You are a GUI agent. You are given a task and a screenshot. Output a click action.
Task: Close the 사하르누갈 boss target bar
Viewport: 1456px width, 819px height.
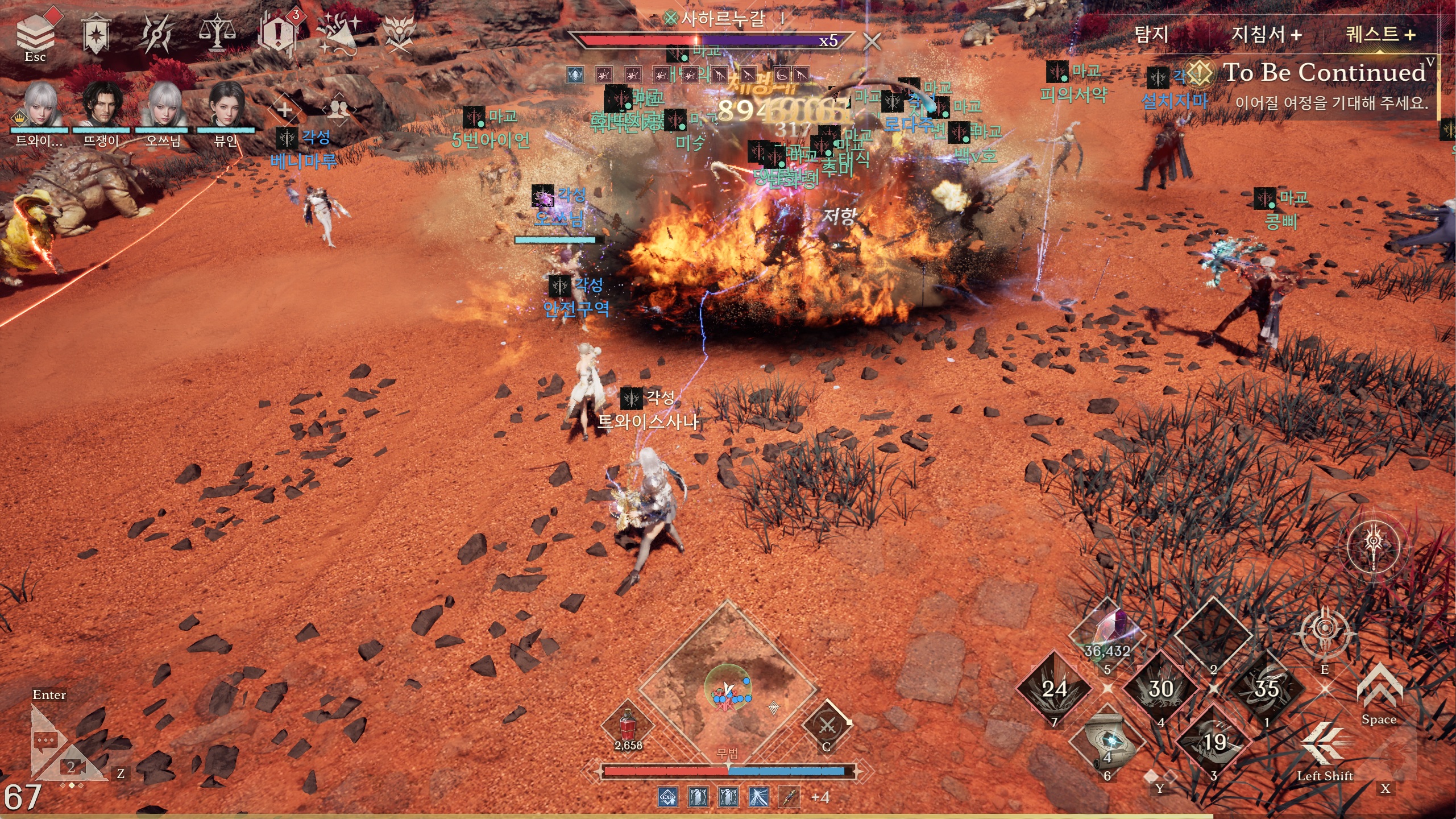click(x=872, y=41)
